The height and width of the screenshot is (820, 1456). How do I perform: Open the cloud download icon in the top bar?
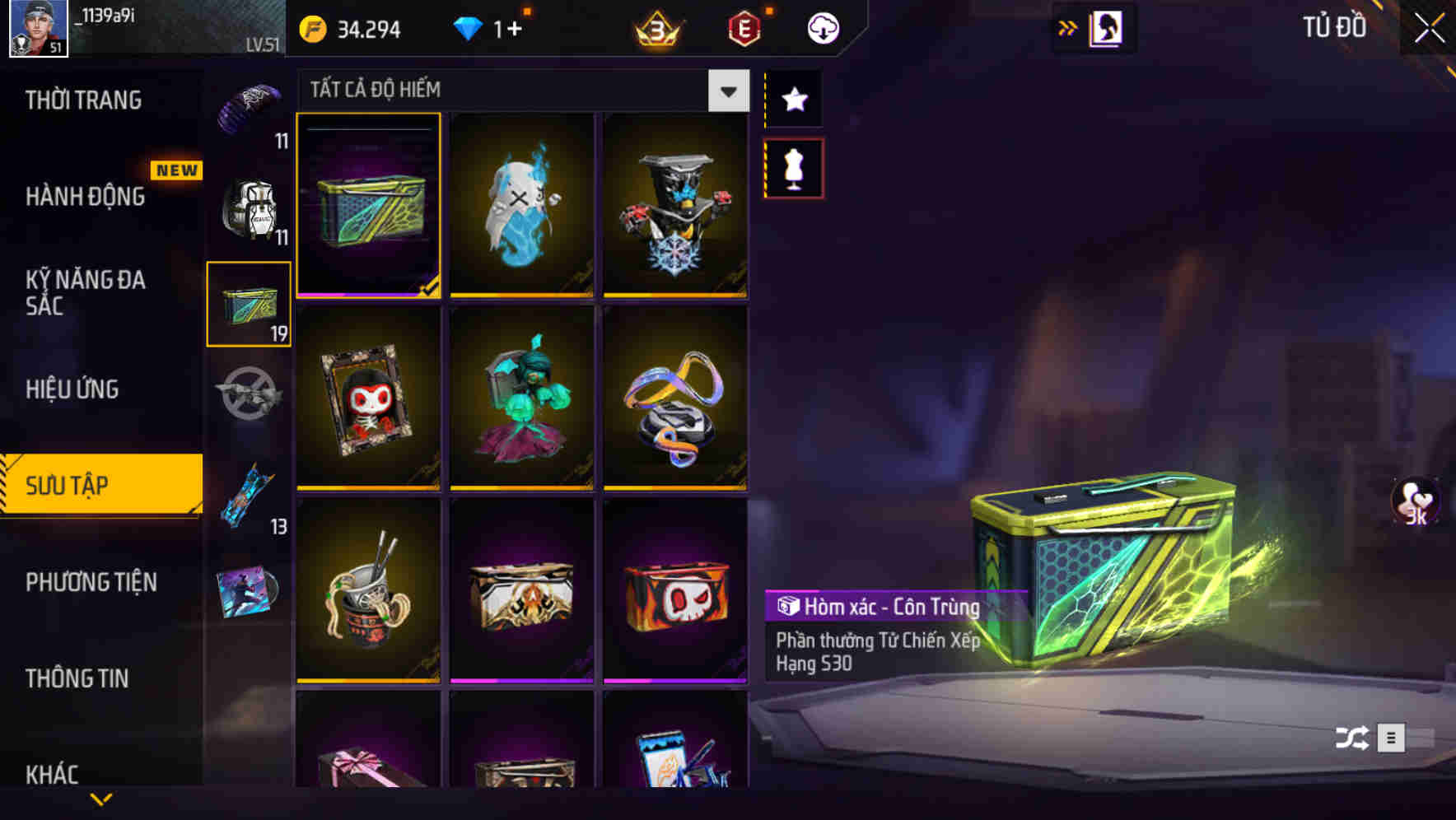(x=822, y=27)
